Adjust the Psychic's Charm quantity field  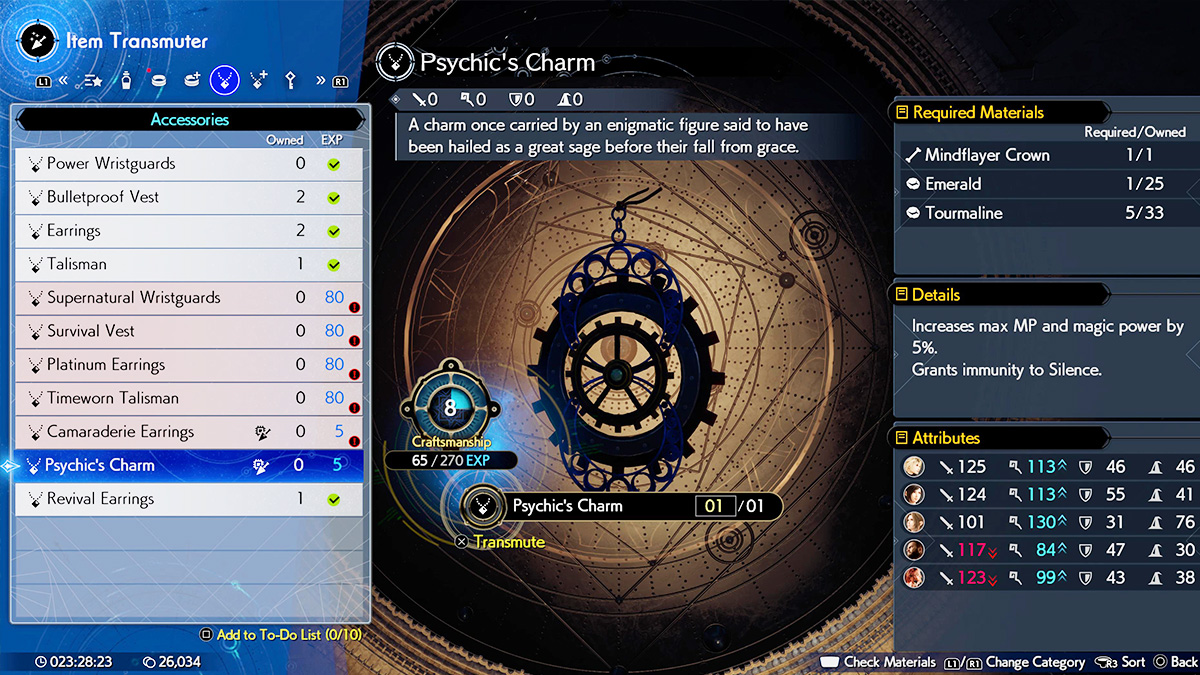(x=714, y=506)
